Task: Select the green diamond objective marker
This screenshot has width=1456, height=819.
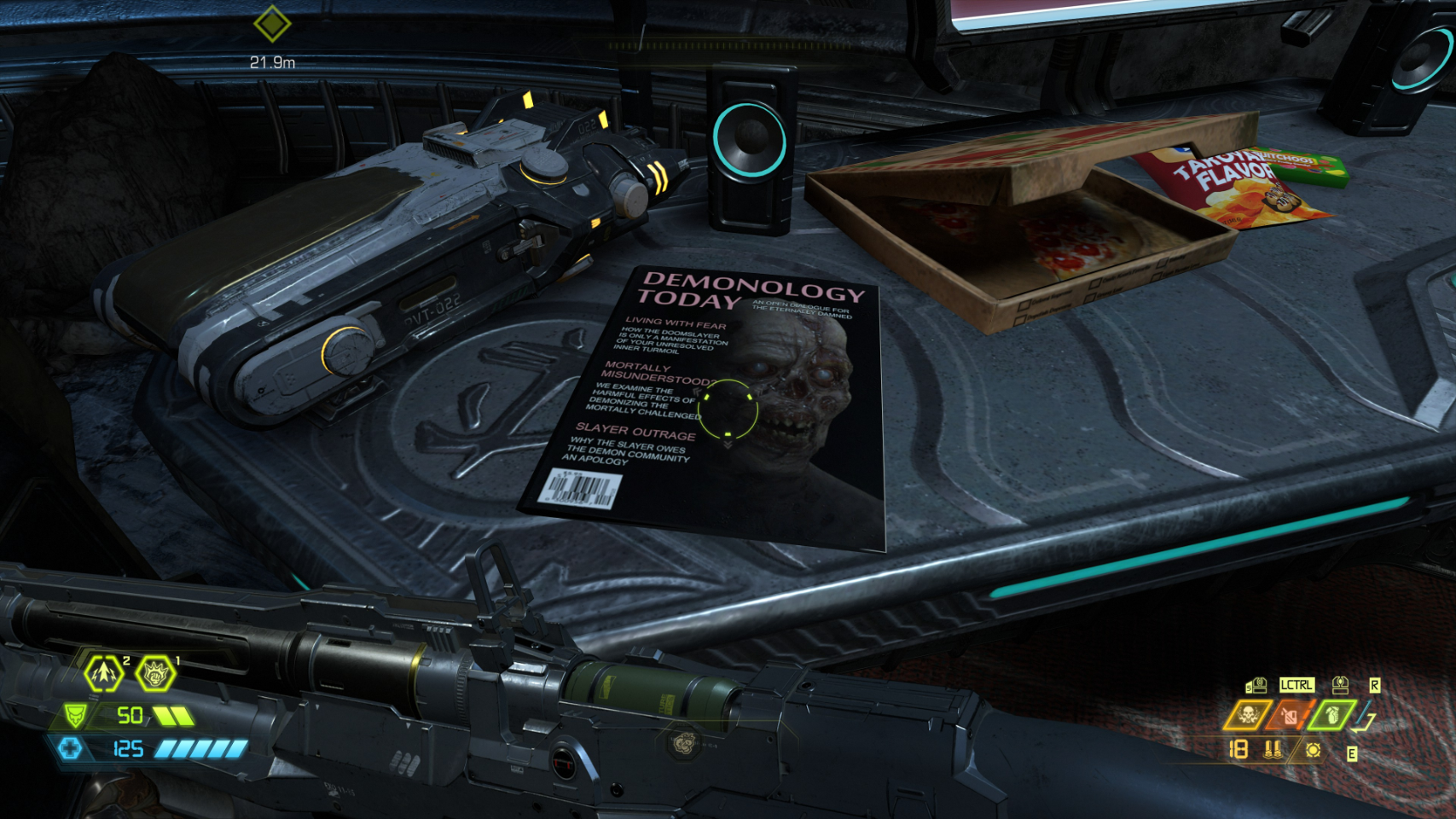Action: (x=272, y=24)
